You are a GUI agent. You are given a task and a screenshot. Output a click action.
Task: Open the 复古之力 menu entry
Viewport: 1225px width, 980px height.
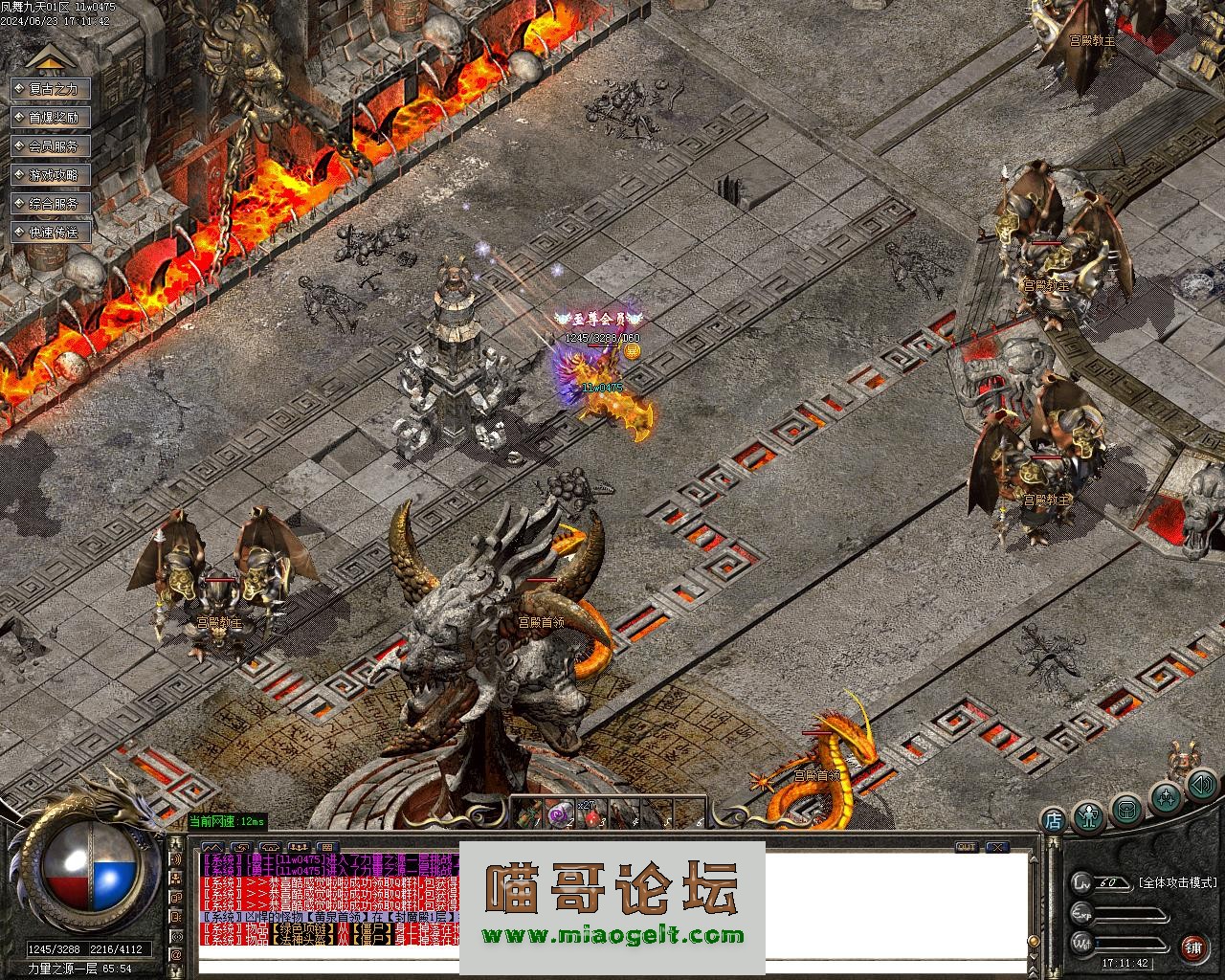pyautogui.click(x=51, y=89)
